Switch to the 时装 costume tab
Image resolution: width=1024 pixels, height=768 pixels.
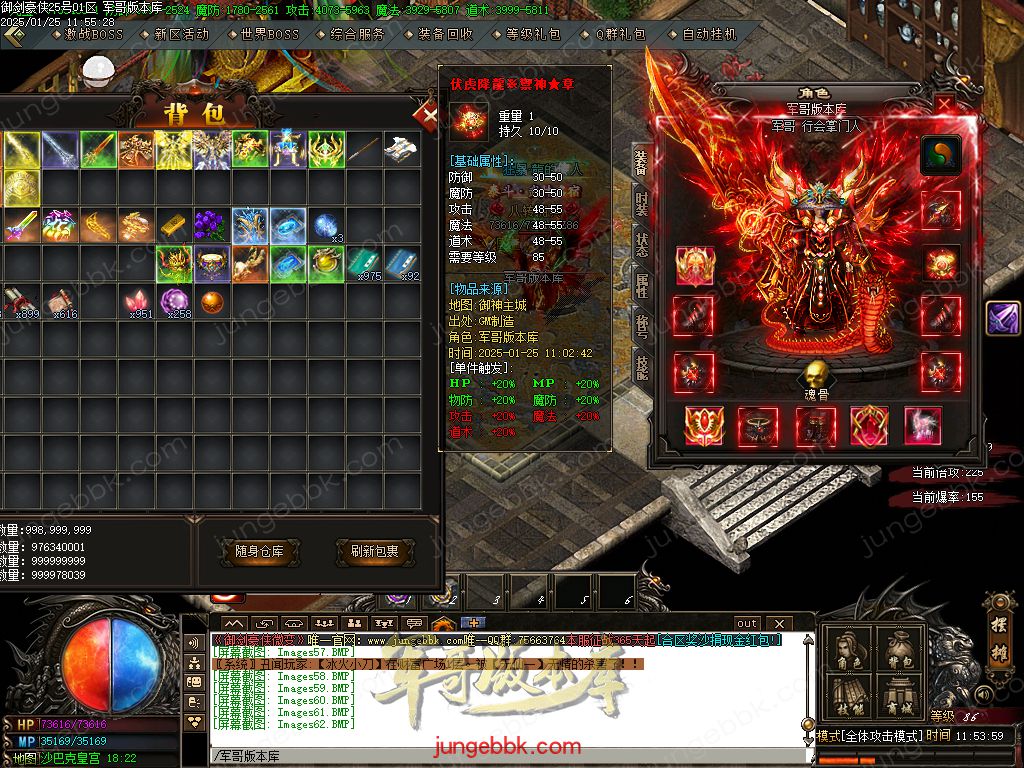[x=641, y=203]
